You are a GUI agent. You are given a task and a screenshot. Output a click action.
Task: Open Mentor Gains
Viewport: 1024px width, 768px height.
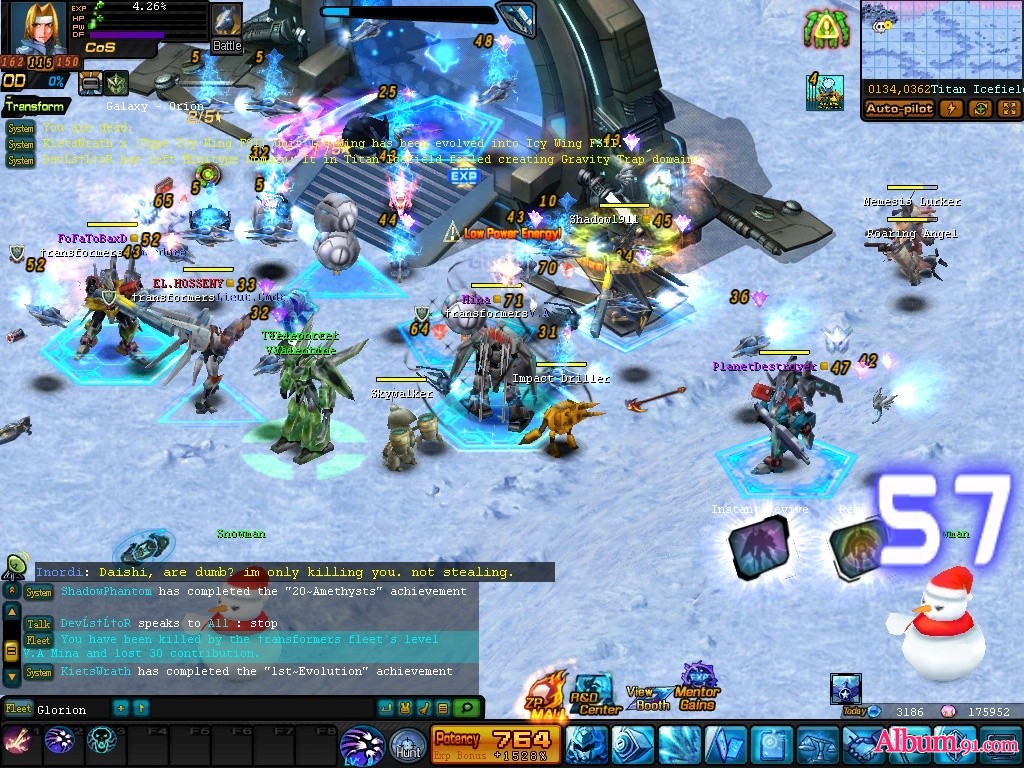697,688
